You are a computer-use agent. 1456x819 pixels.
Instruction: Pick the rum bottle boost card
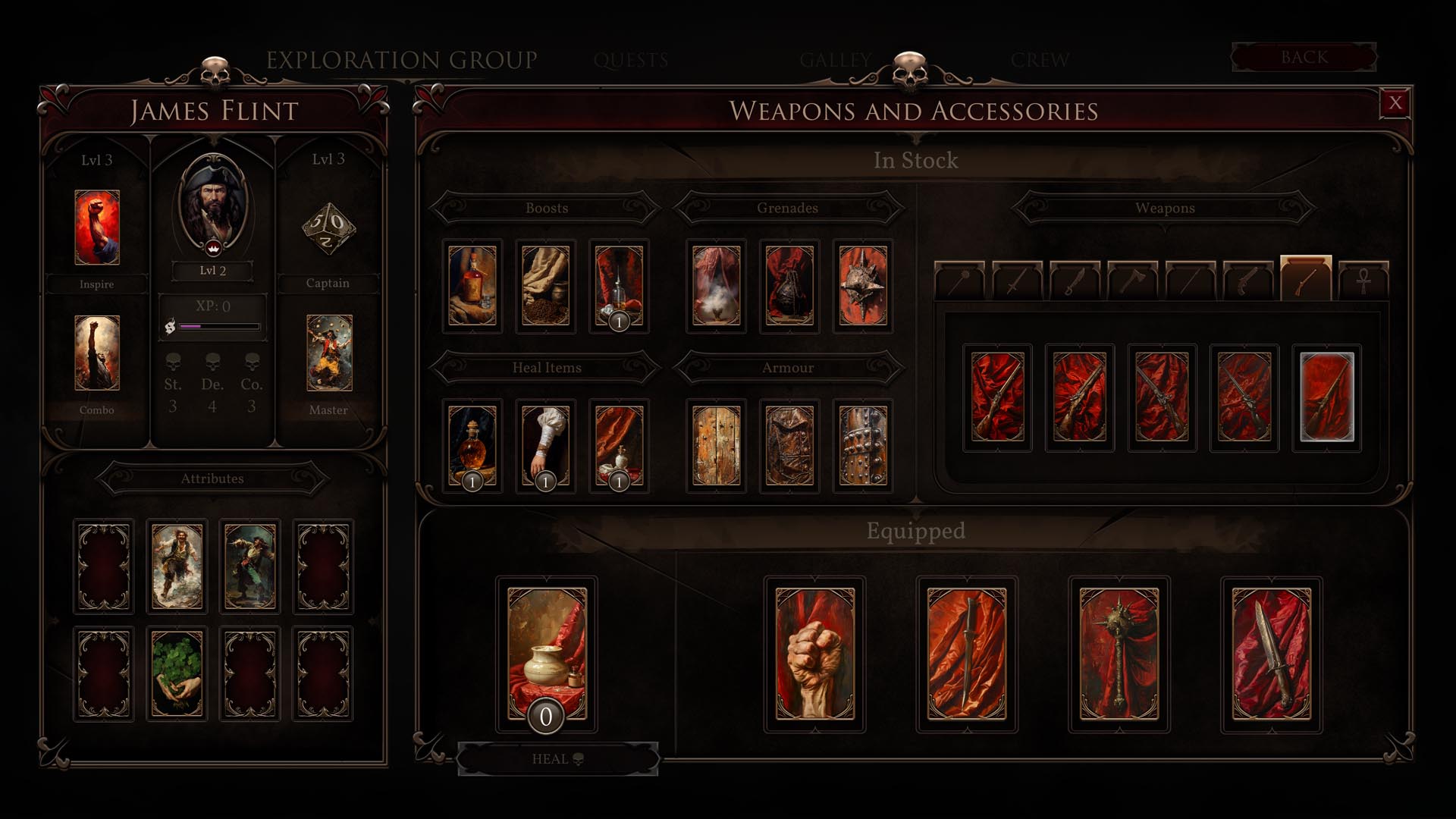pos(472,286)
